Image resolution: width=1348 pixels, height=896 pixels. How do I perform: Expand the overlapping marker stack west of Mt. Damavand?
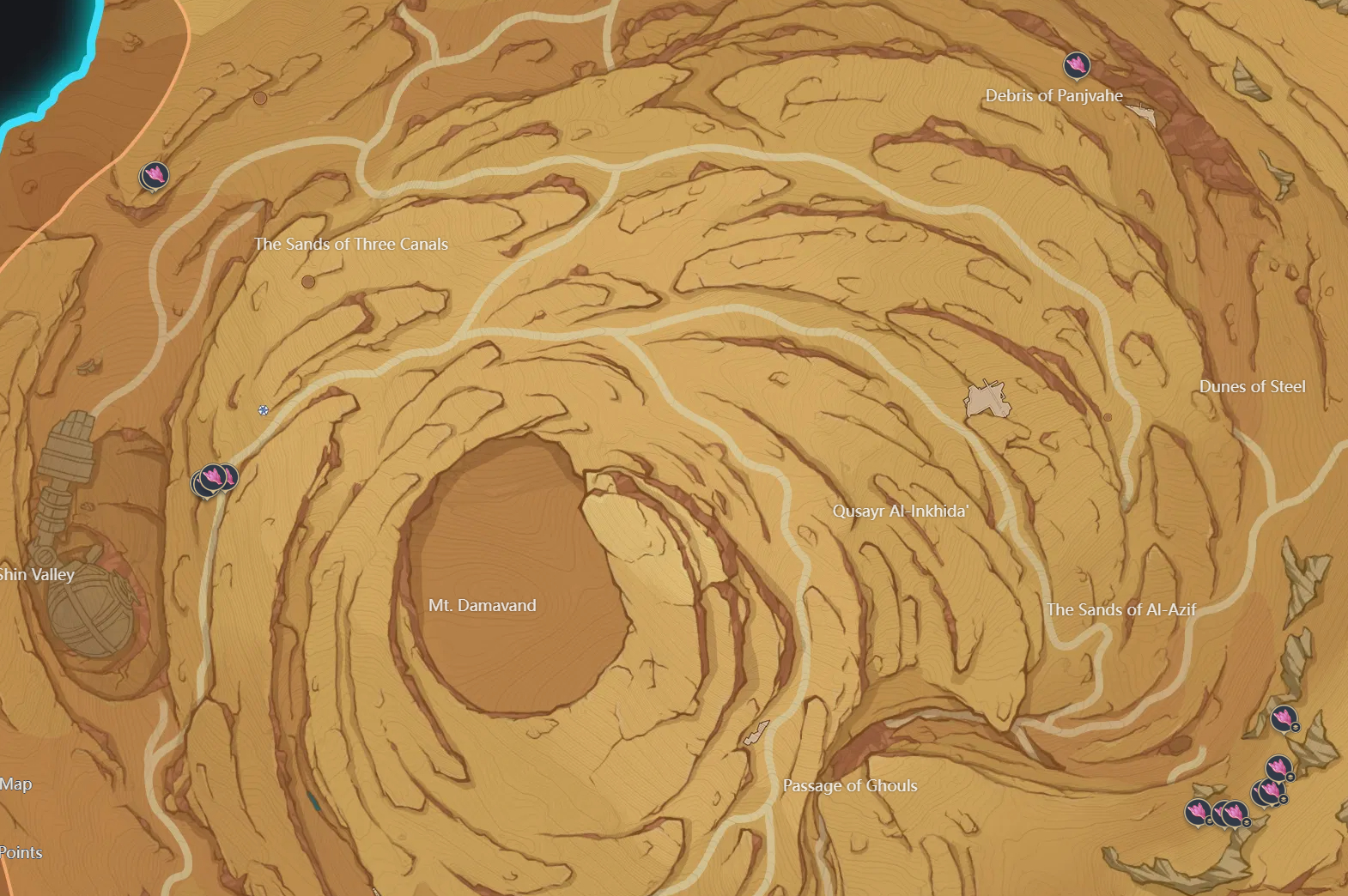click(x=210, y=479)
